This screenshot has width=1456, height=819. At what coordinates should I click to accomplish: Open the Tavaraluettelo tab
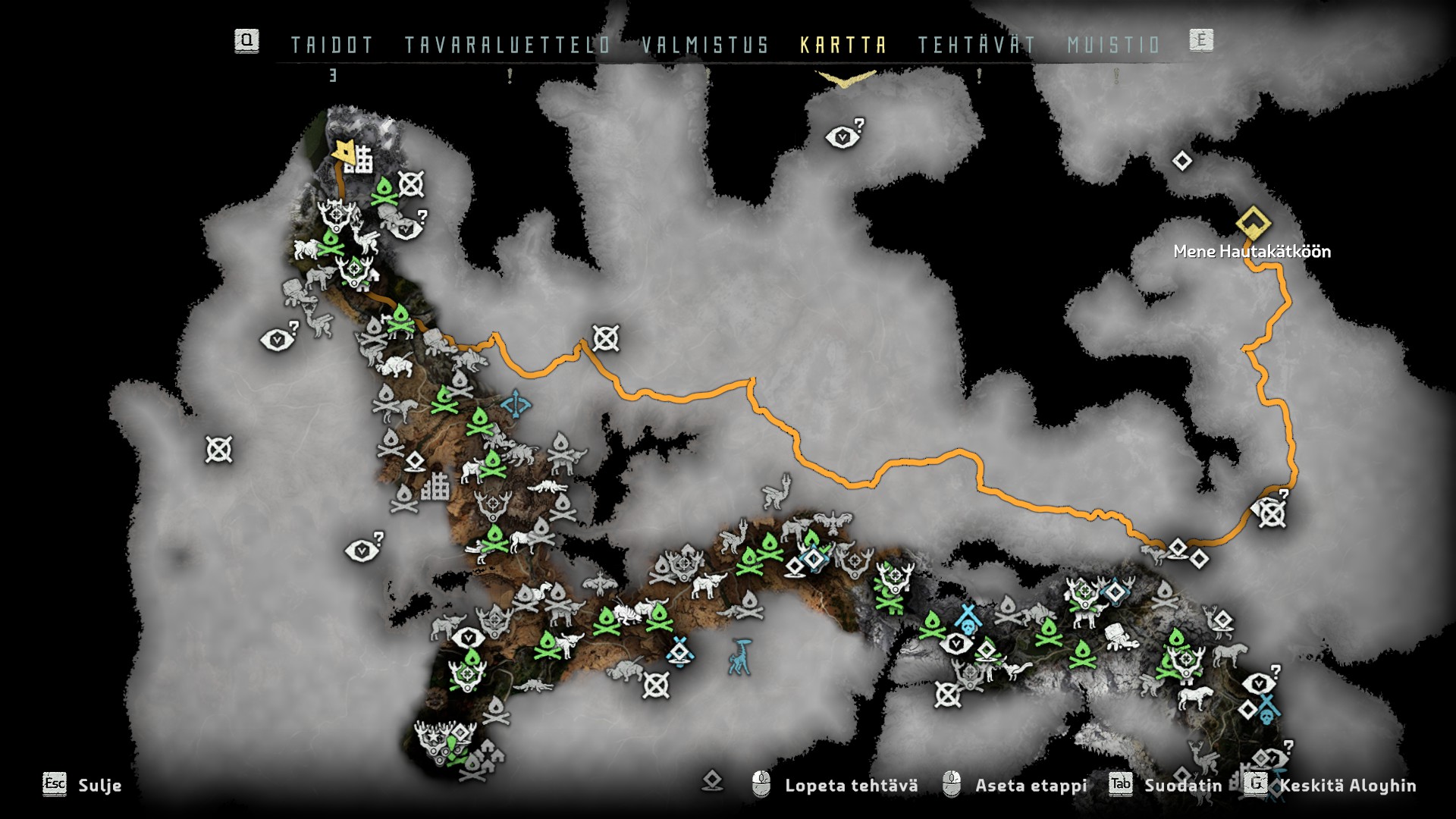tap(507, 45)
